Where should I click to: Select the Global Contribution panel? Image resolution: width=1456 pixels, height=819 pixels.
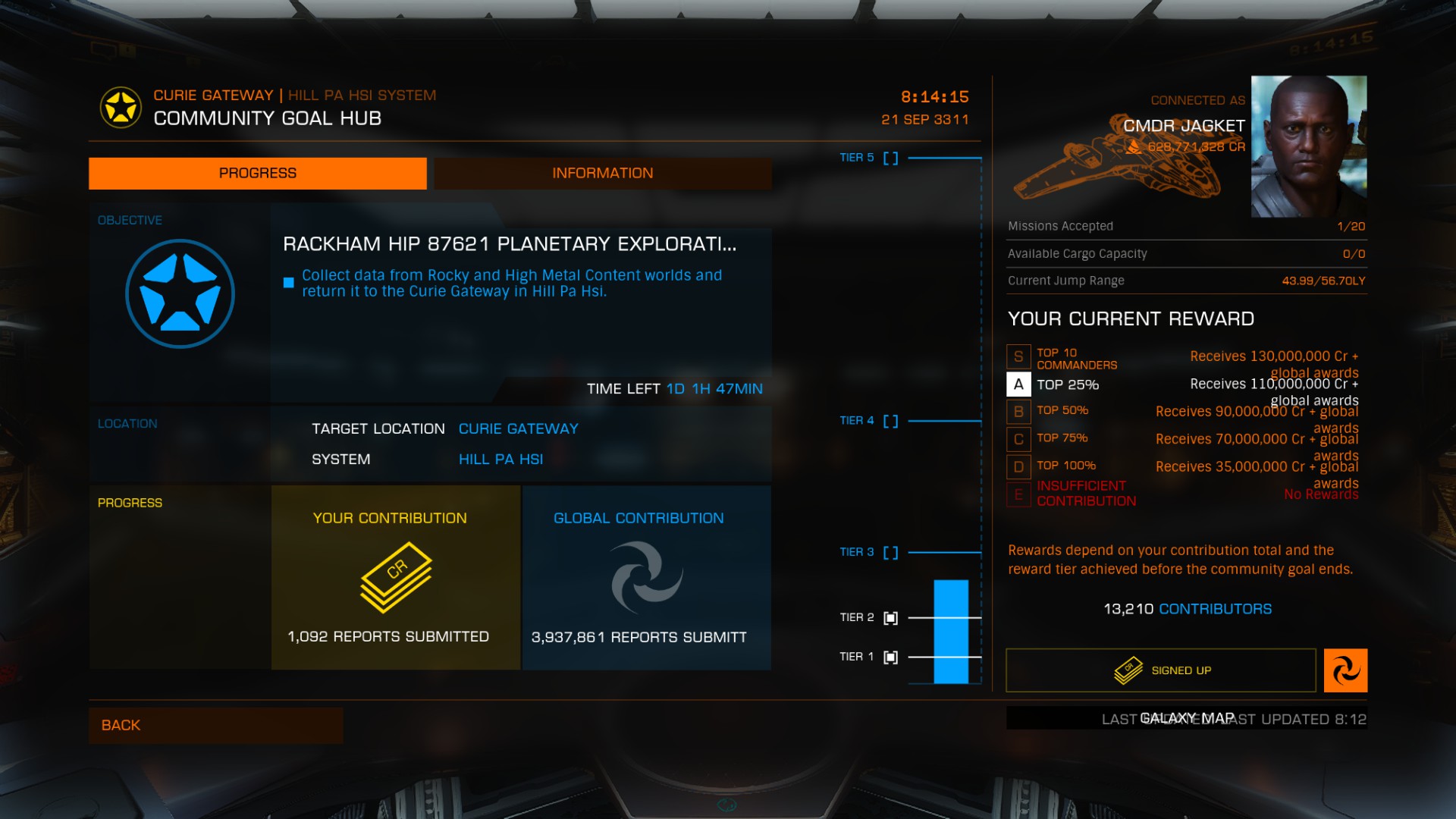[646, 577]
